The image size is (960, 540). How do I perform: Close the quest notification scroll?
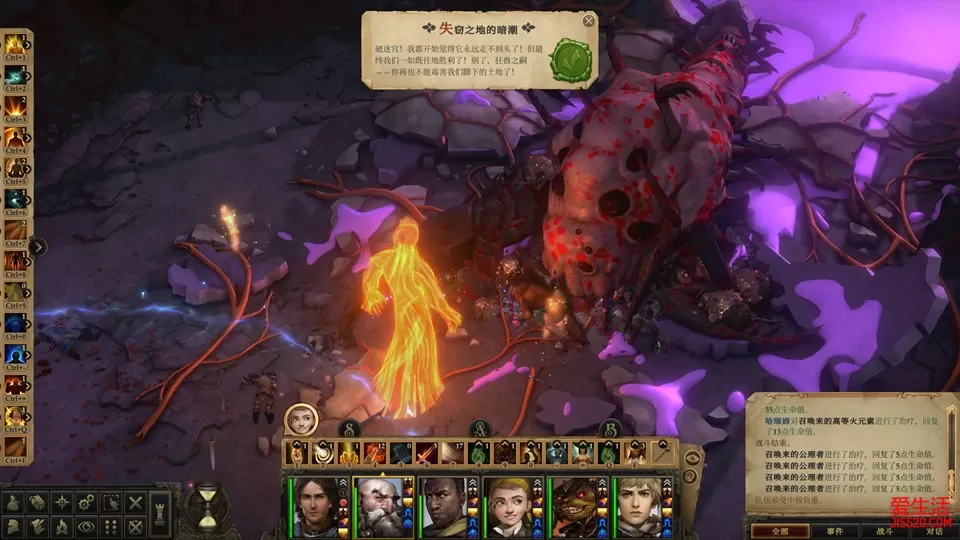pyautogui.click(x=589, y=20)
